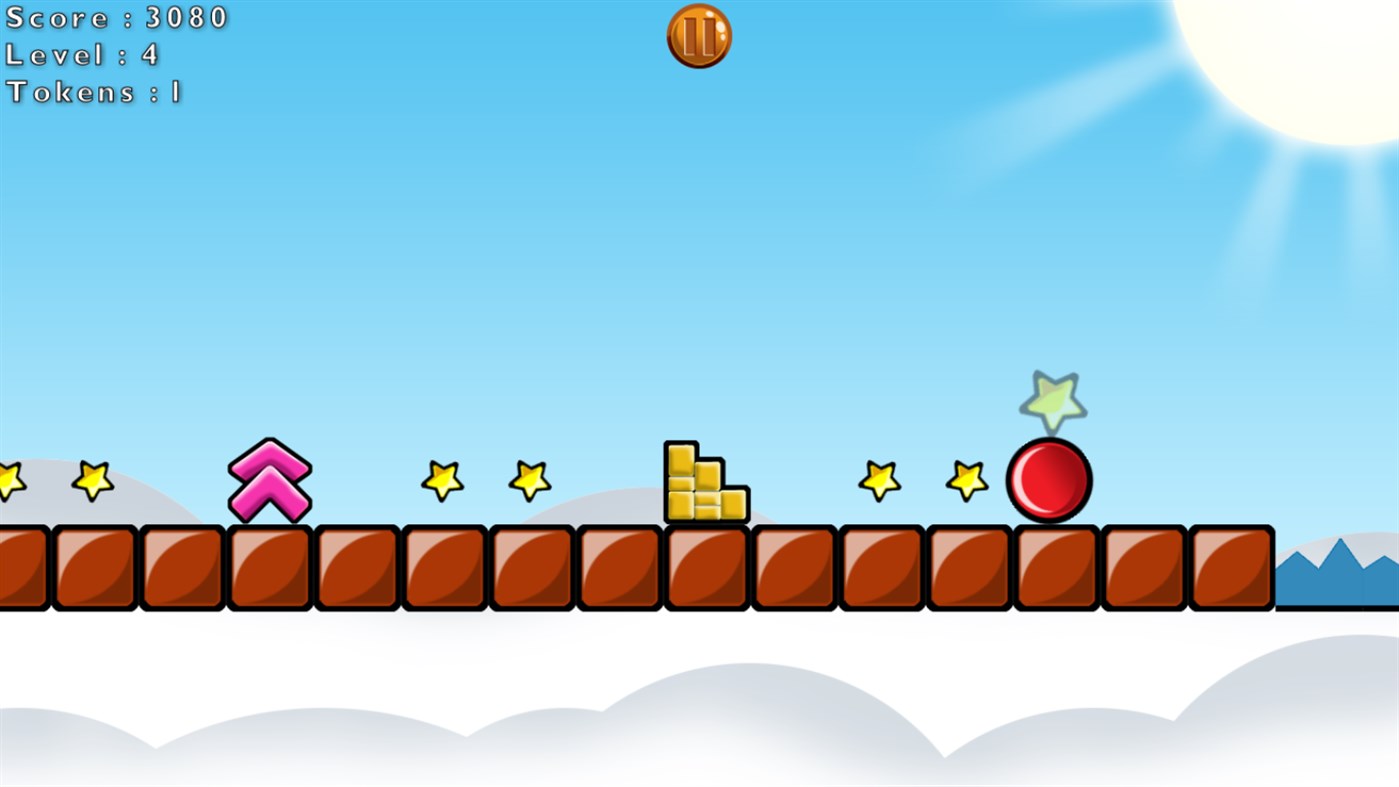The image size is (1399, 787).
Task: Click the pink double-arrow jump pad
Action: (x=270, y=480)
